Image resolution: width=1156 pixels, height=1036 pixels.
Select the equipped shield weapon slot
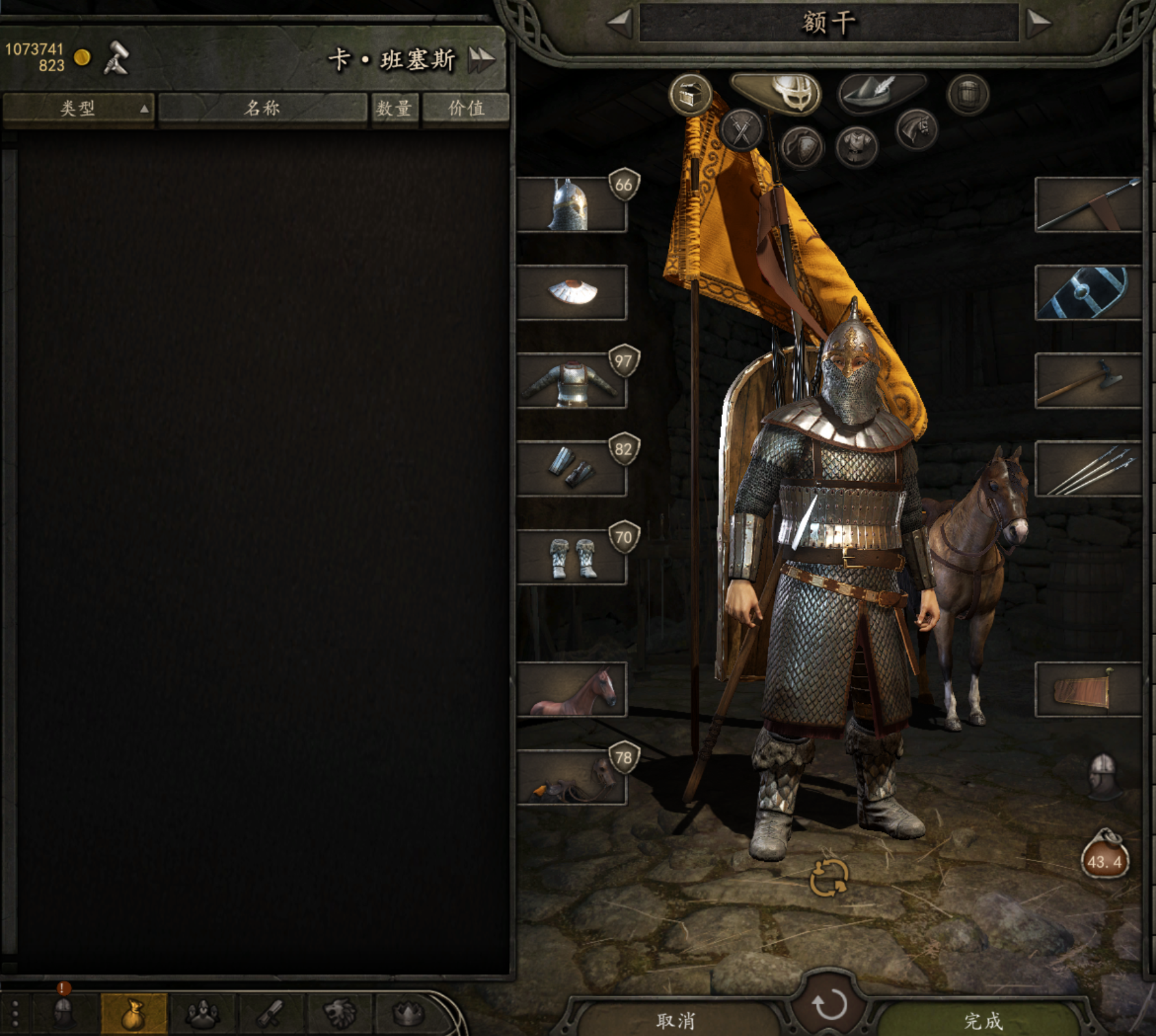click(1087, 293)
